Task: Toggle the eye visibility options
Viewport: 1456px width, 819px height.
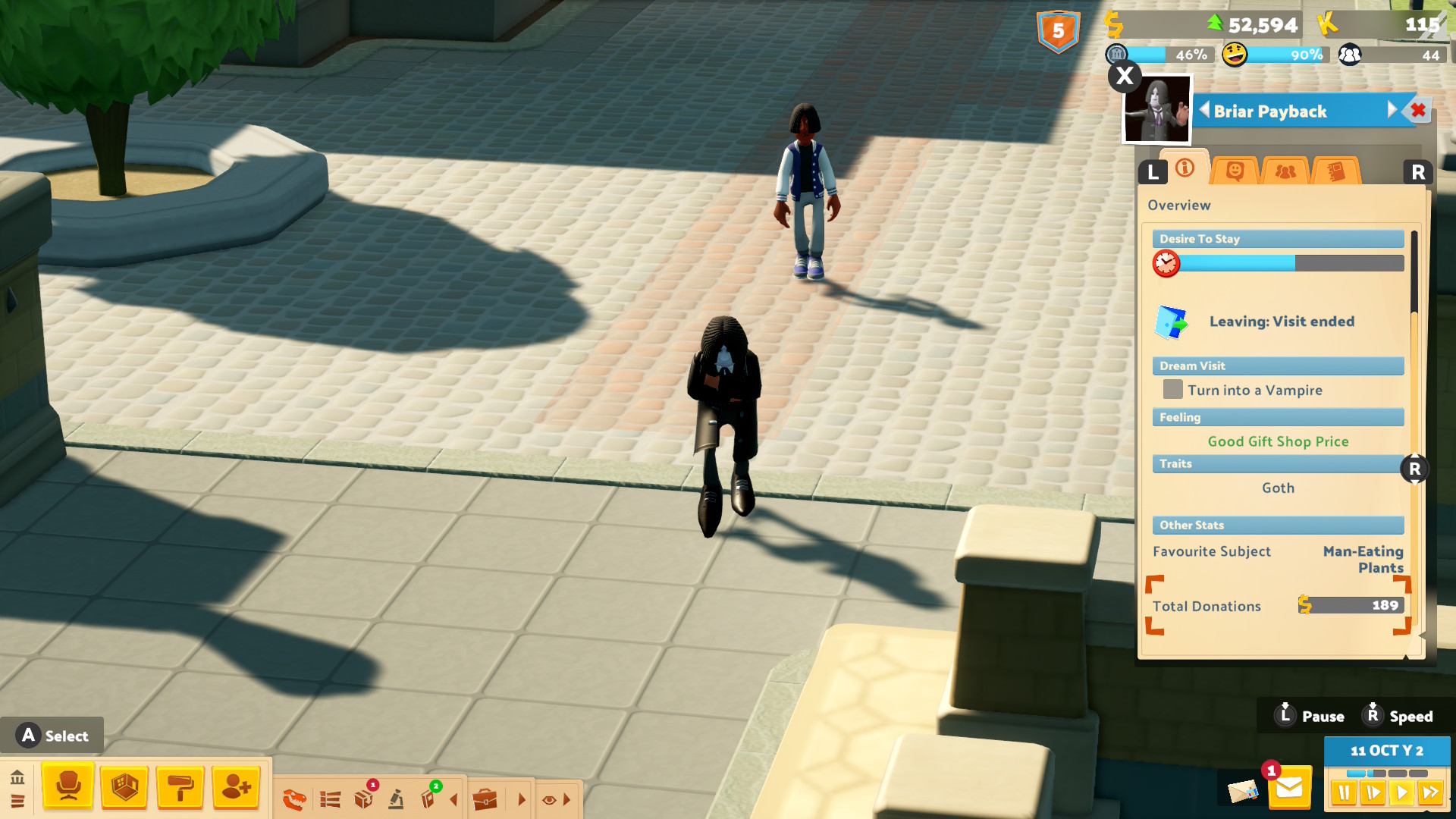Action: pyautogui.click(x=550, y=799)
